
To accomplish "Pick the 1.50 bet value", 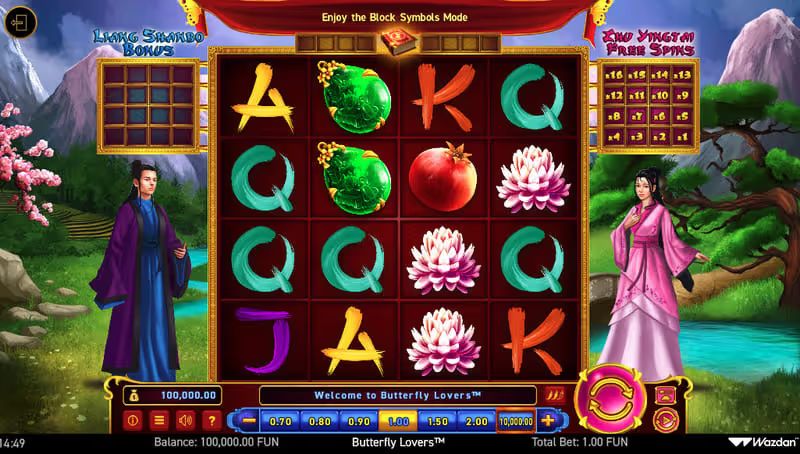I will (437, 421).
